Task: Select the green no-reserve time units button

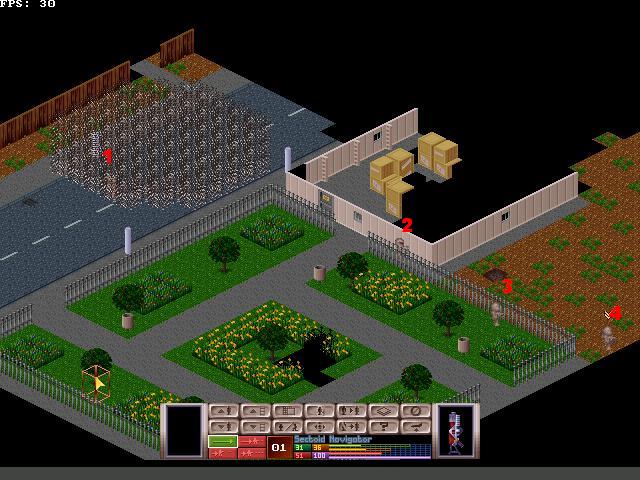Action: (222, 441)
